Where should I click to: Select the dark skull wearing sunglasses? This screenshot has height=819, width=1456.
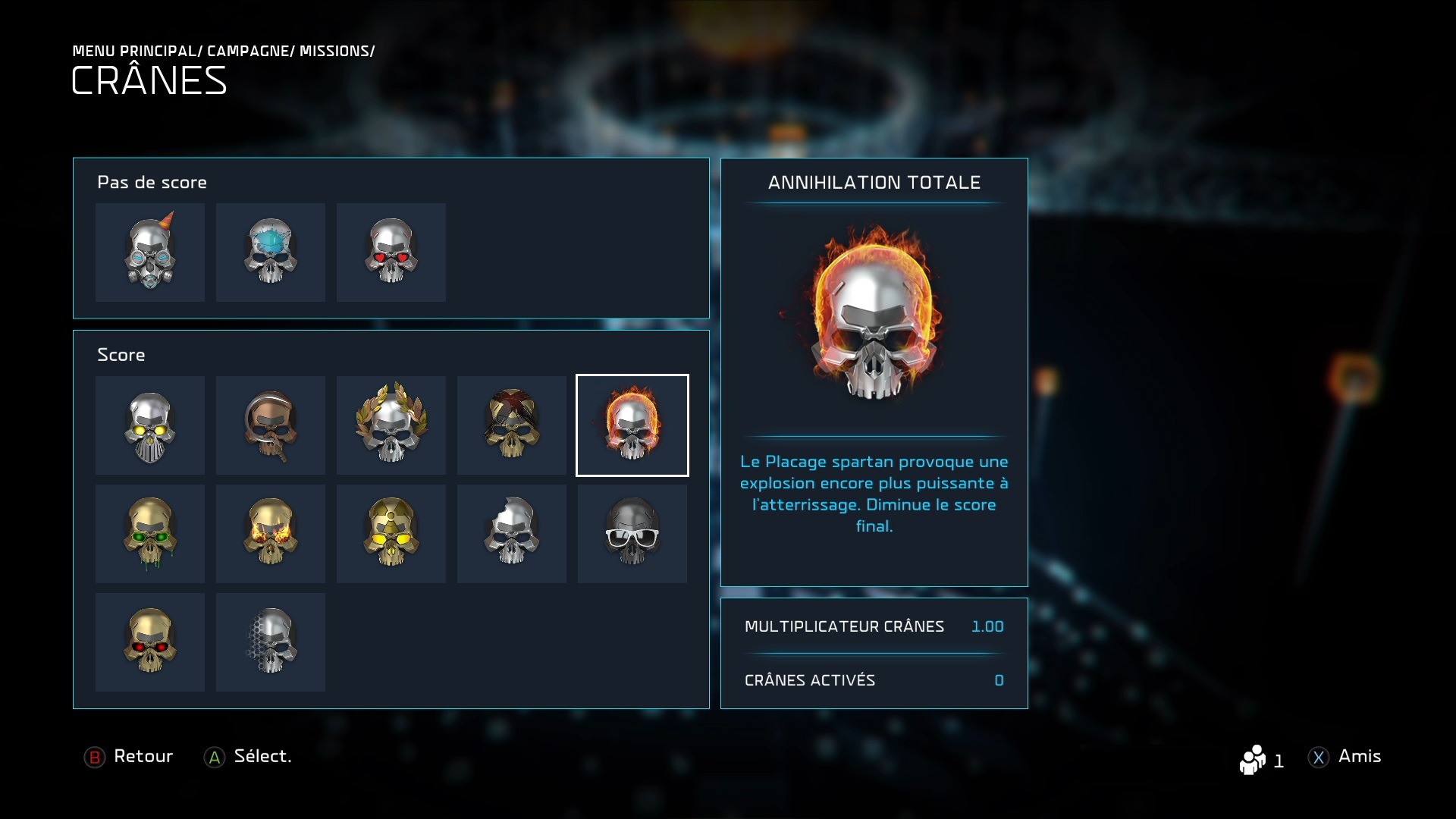[x=632, y=534]
